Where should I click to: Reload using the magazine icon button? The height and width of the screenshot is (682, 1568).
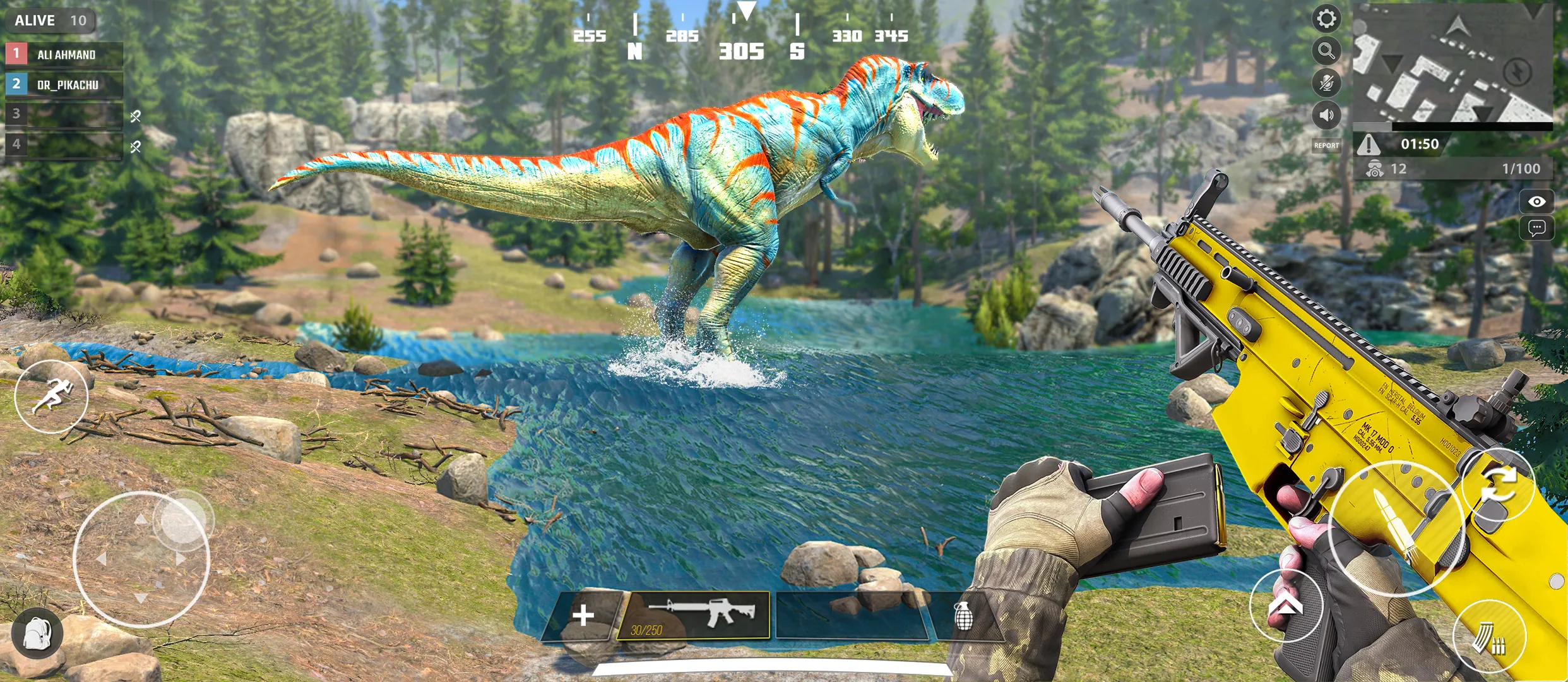tap(1489, 637)
